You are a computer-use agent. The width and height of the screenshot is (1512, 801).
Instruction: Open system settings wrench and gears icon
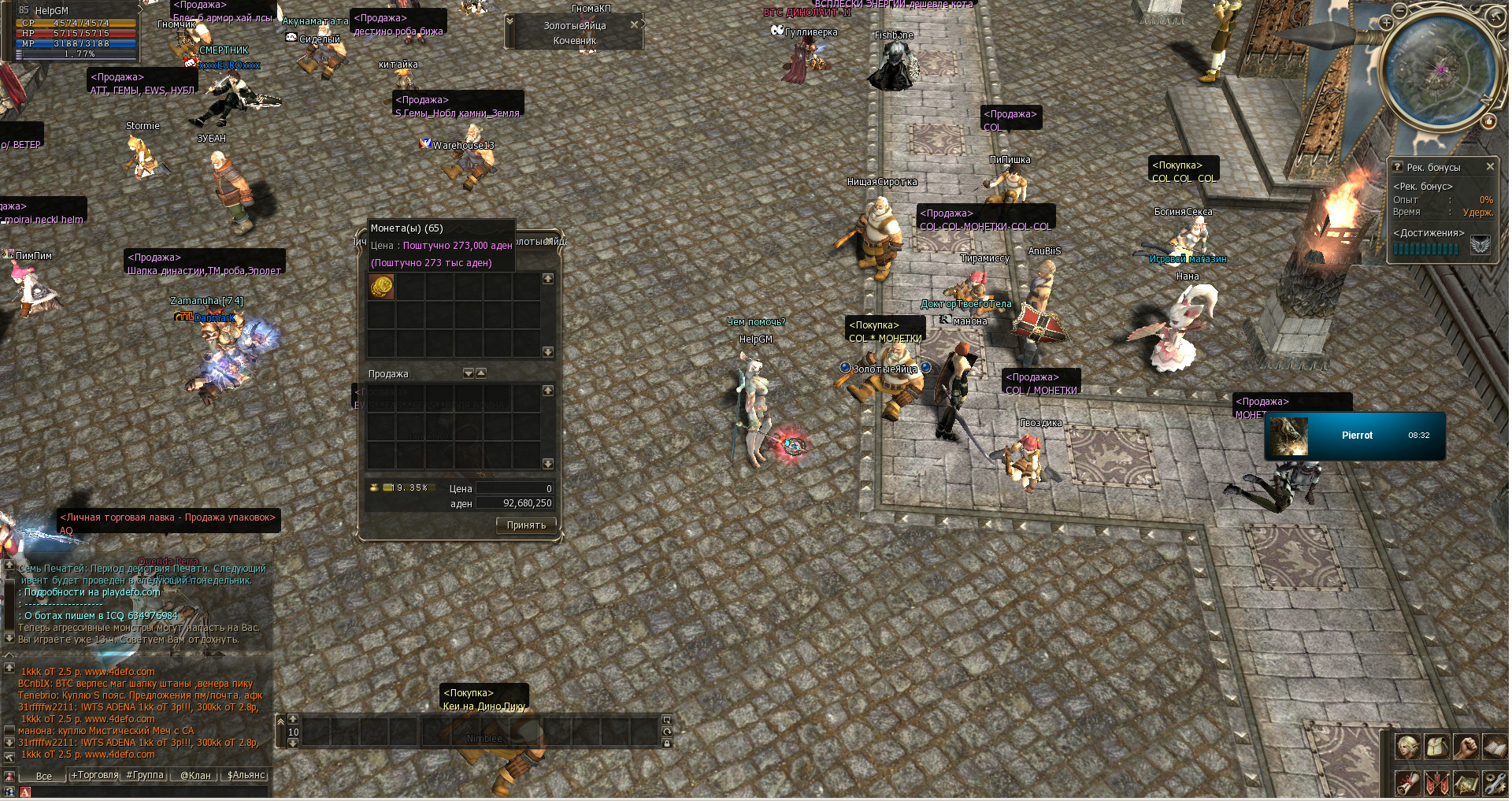click(x=1494, y=784)
